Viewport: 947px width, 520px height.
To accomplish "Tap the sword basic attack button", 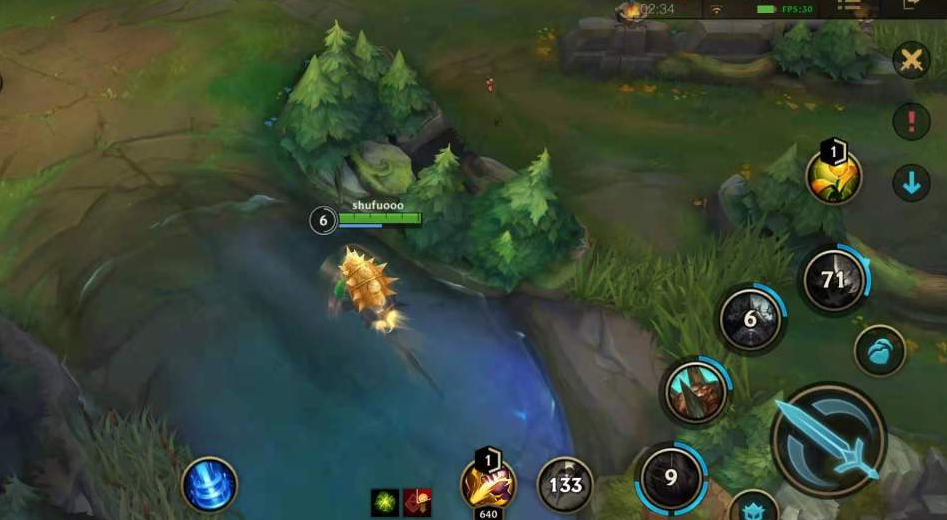I will [x=828, y=439].
